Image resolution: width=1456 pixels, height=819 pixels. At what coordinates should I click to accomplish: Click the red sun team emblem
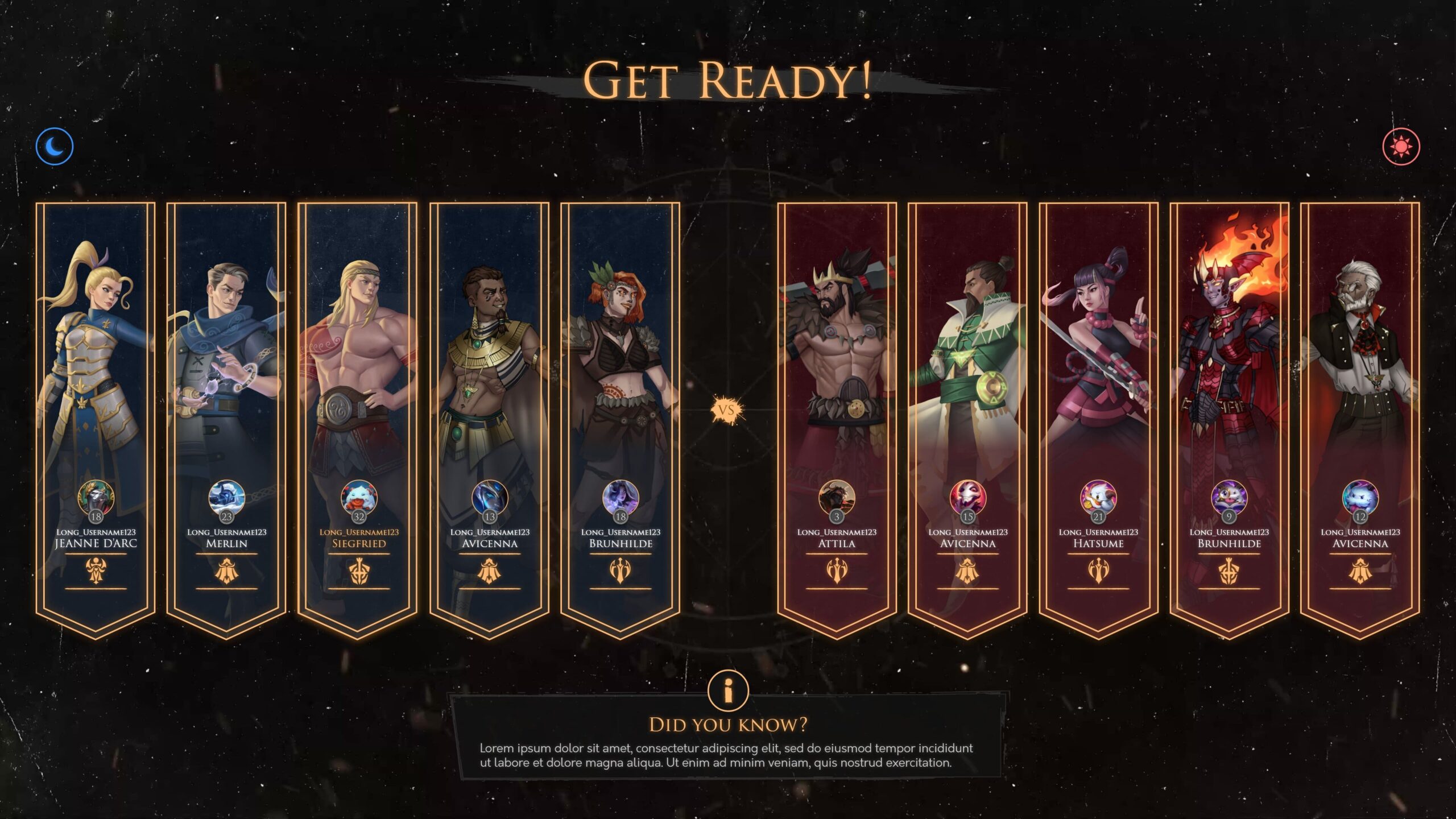click(x=1401, y=147)
